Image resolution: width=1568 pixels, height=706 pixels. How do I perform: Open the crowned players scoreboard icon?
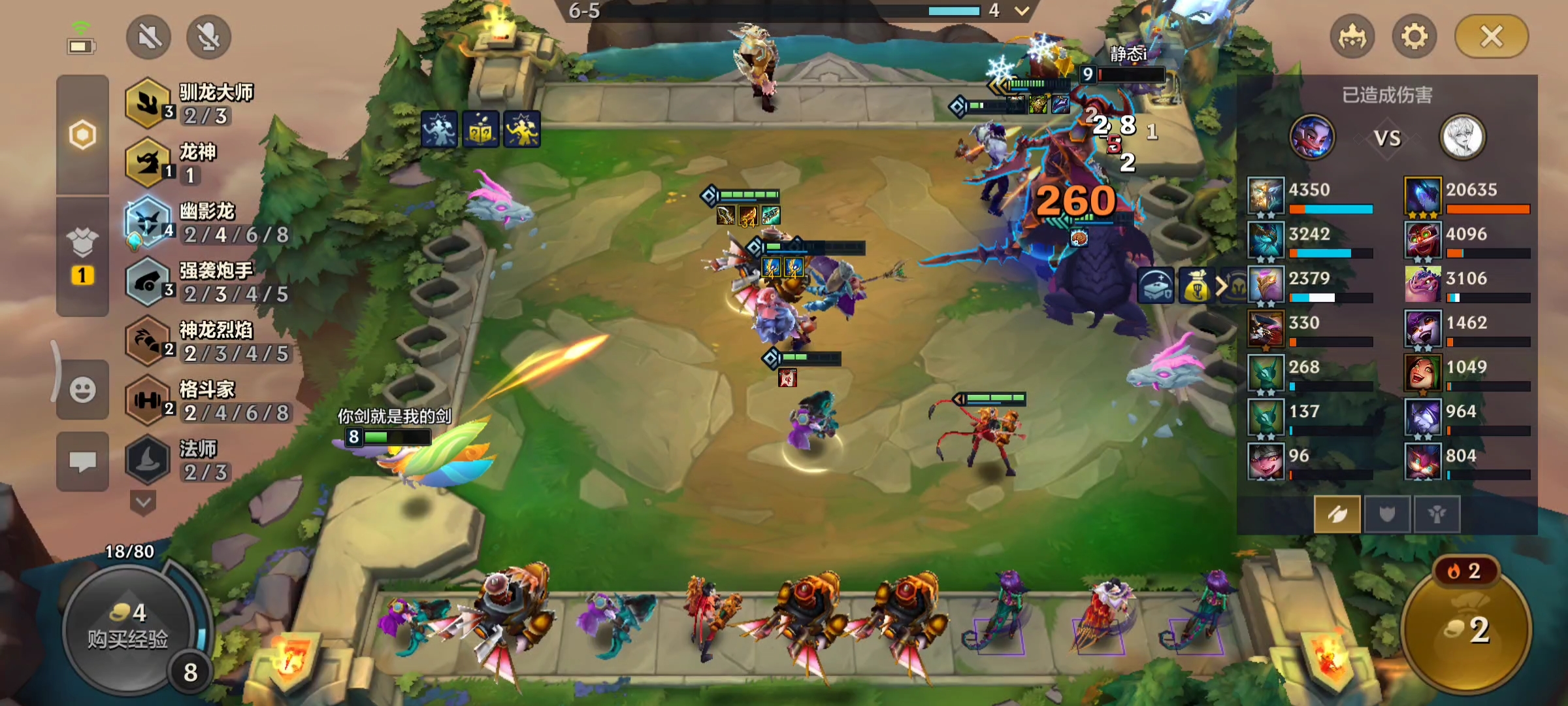pyautogui.click(x=1352, y=37)
